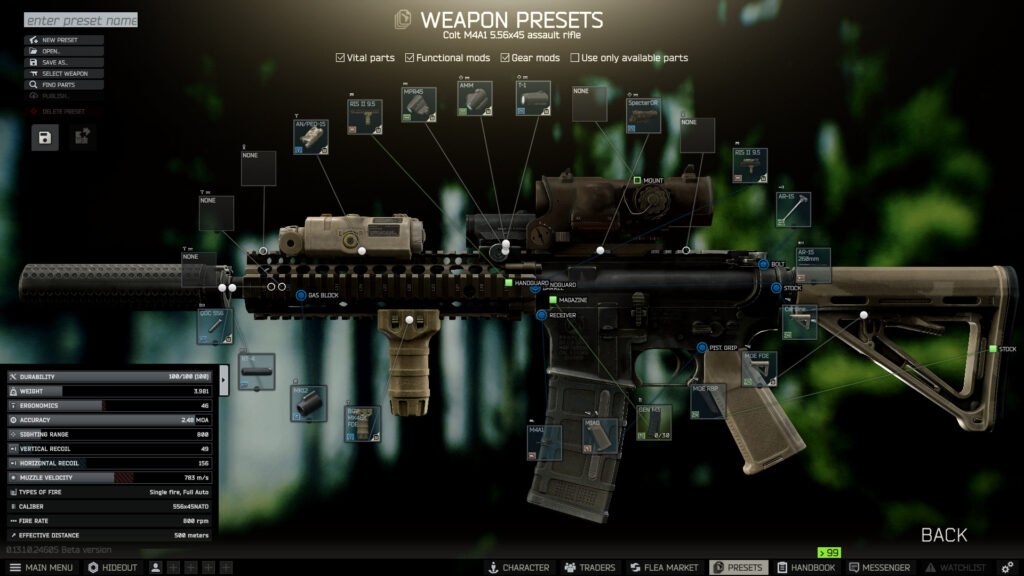The height and width of the screenshot is (576, 1024).
Task: Click the floppy disk save icon
Action: click(45, 138)
